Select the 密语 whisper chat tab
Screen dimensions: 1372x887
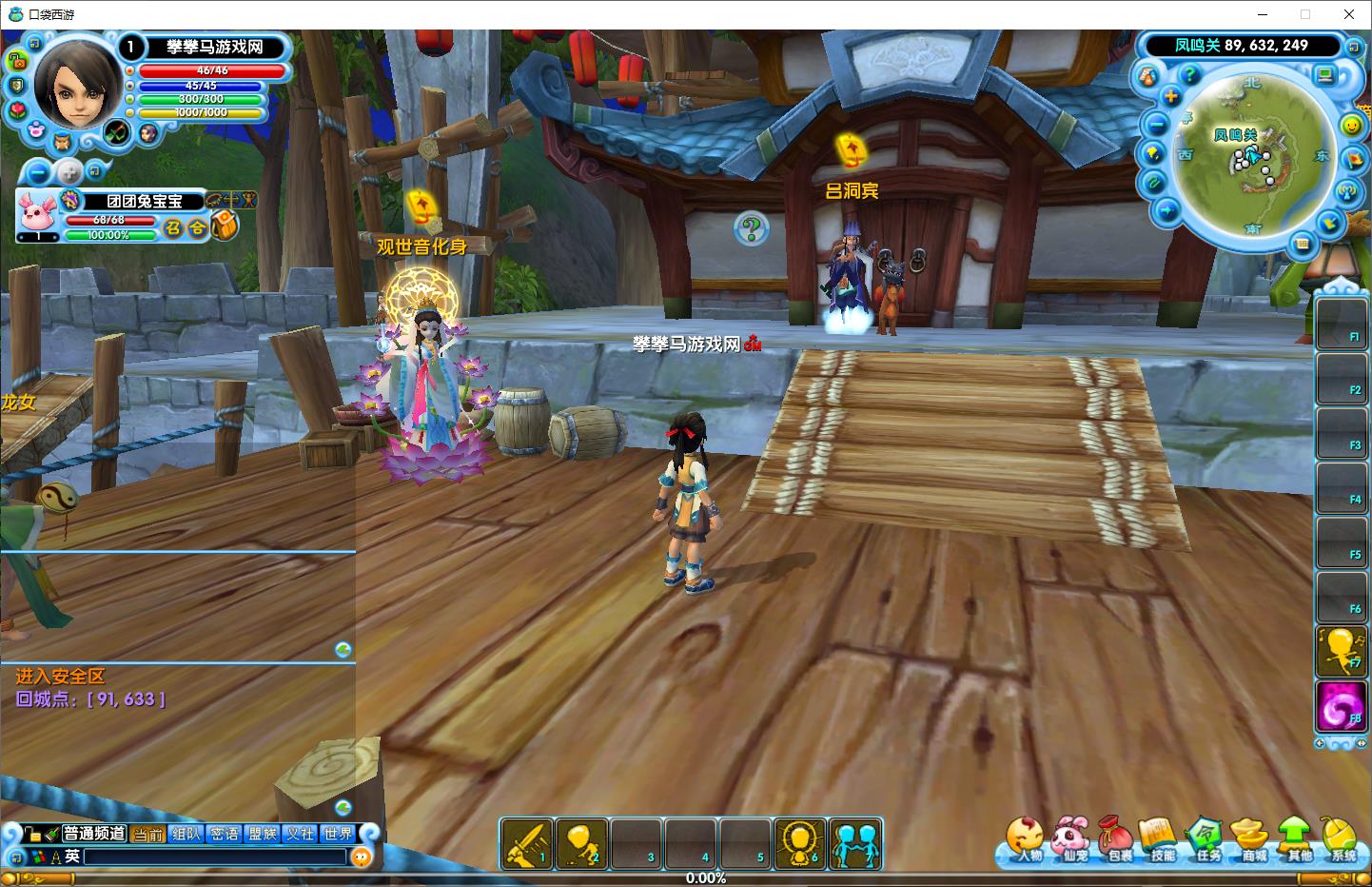[225, 834]
